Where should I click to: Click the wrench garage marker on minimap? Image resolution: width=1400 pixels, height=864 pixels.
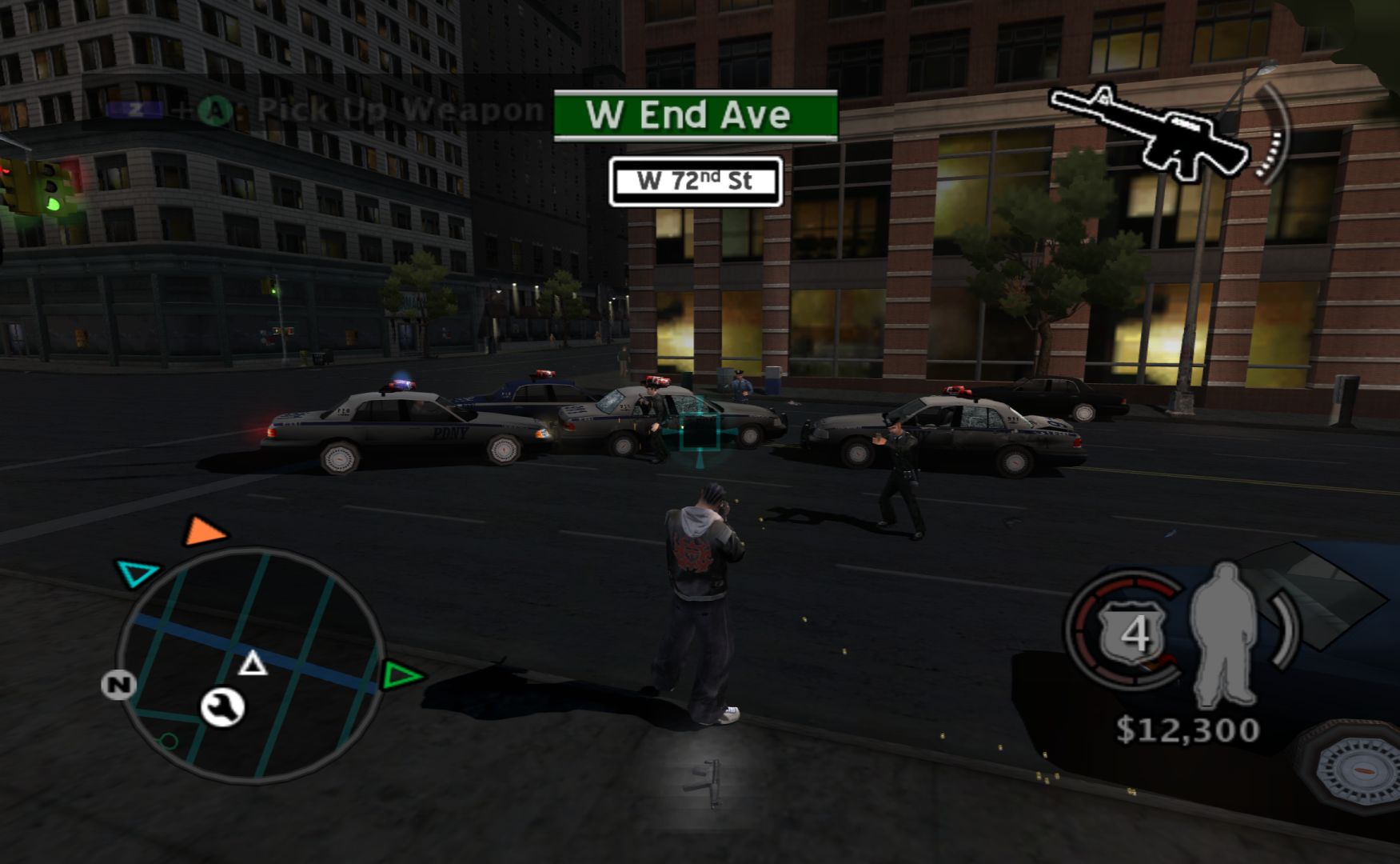point(222,706)
